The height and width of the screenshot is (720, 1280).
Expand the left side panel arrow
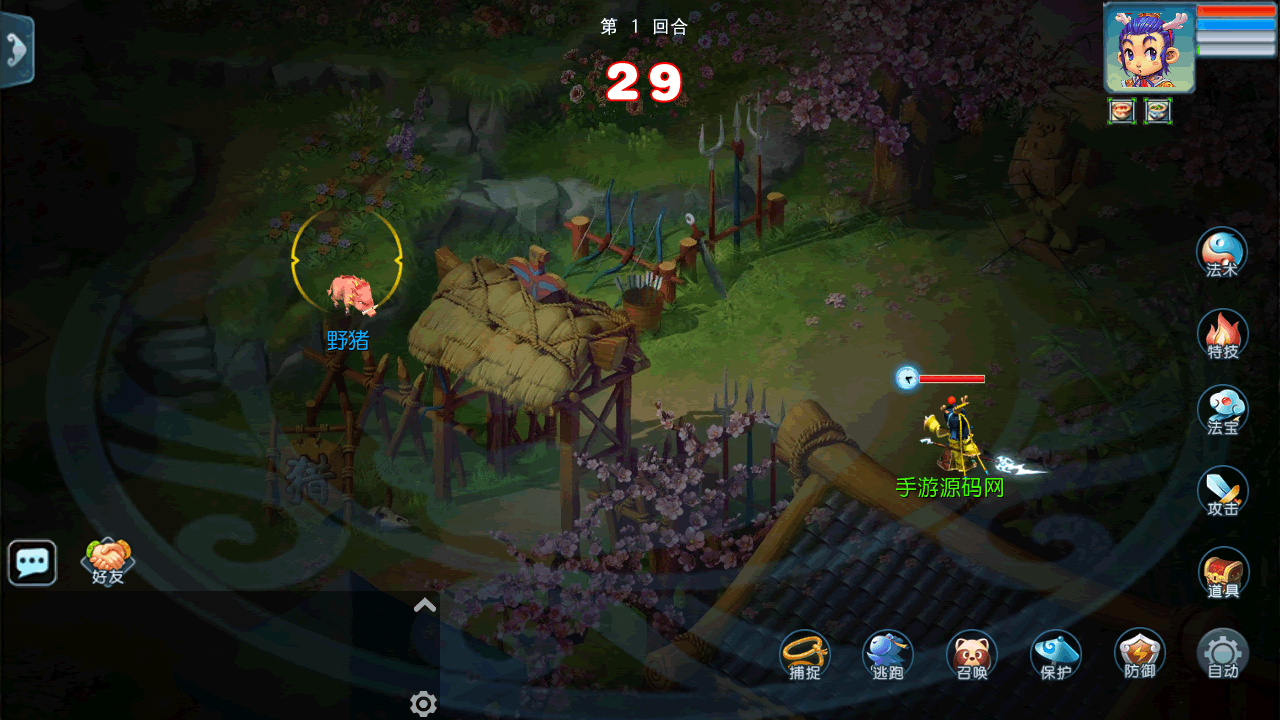[x=17, y=48]
